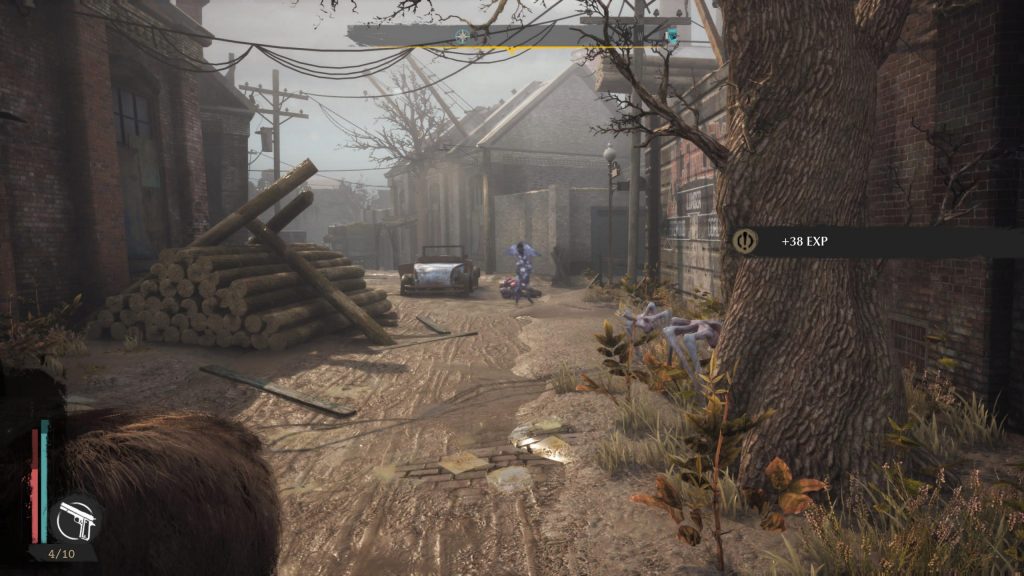Screen dimensions: 1024x576
Task: Click the compass rose marker on the compass
Action: tap(462, 36)
